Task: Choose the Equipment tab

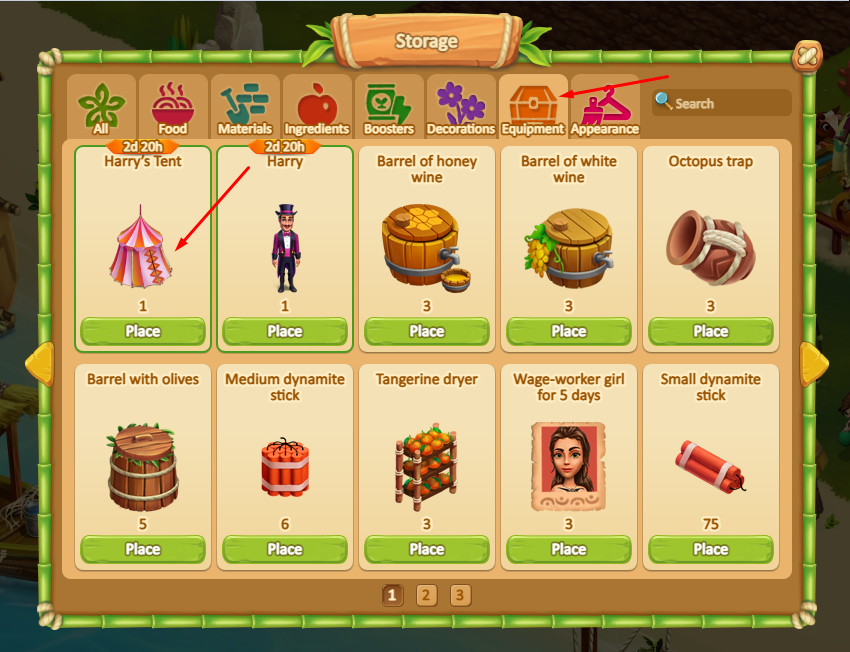Action: pyautogui.click(x=533, y=107)
